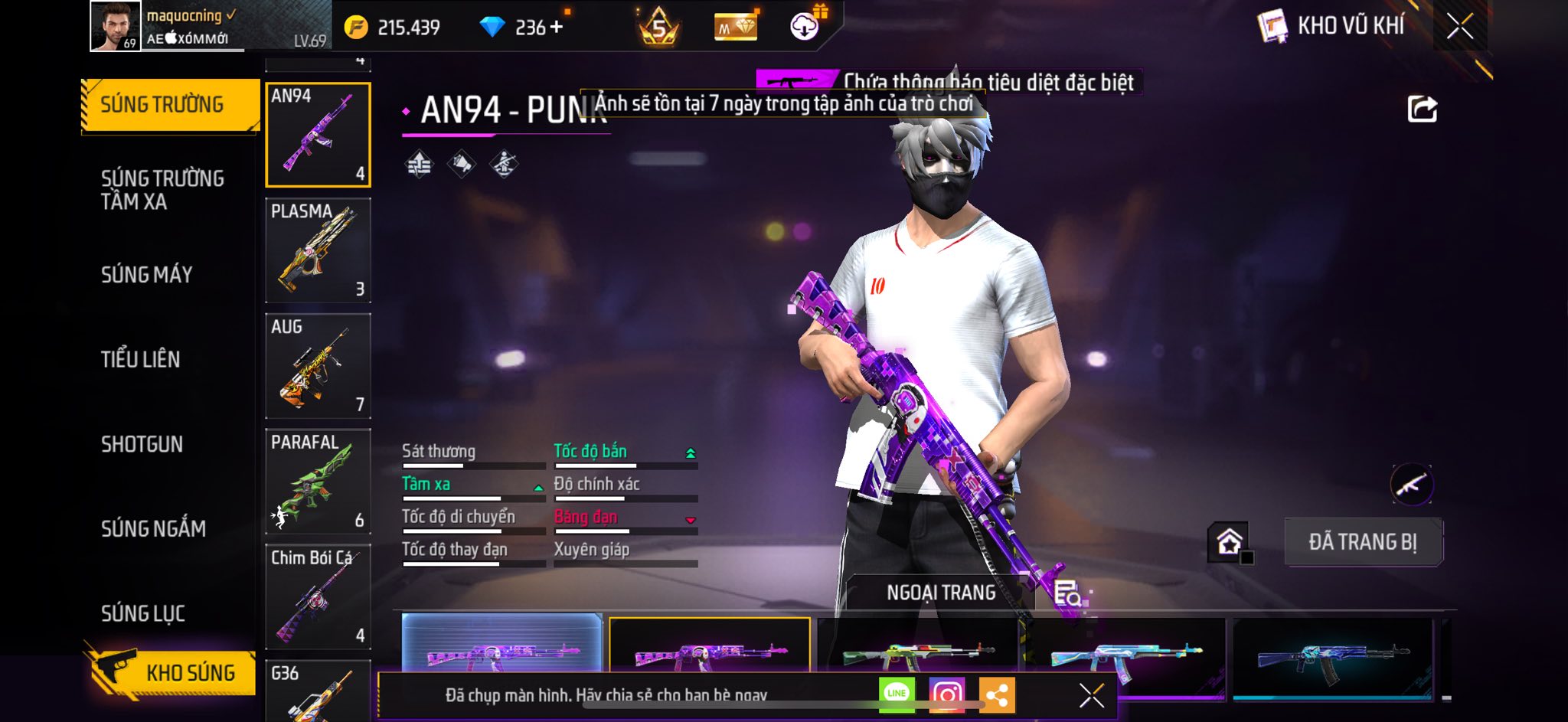Select the PARAFAL weapon tile
Image resolution: width=1568 pixels, height=722 pixels.
click(318, 482)
